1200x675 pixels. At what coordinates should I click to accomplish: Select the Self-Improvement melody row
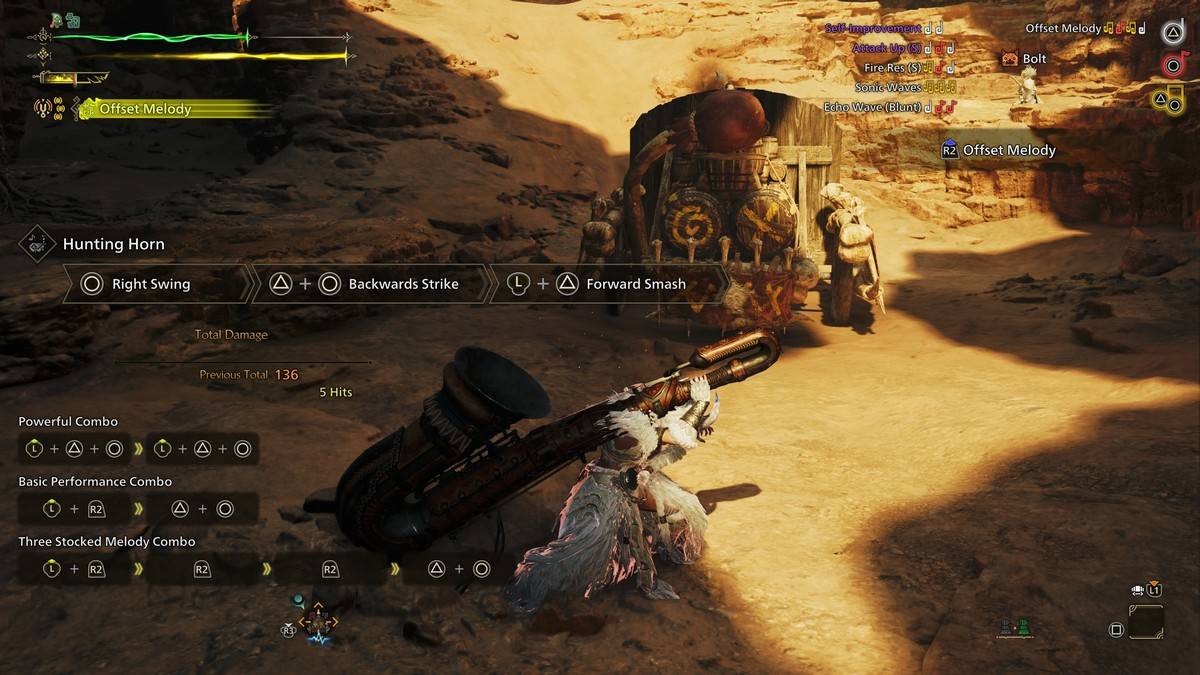873,29
